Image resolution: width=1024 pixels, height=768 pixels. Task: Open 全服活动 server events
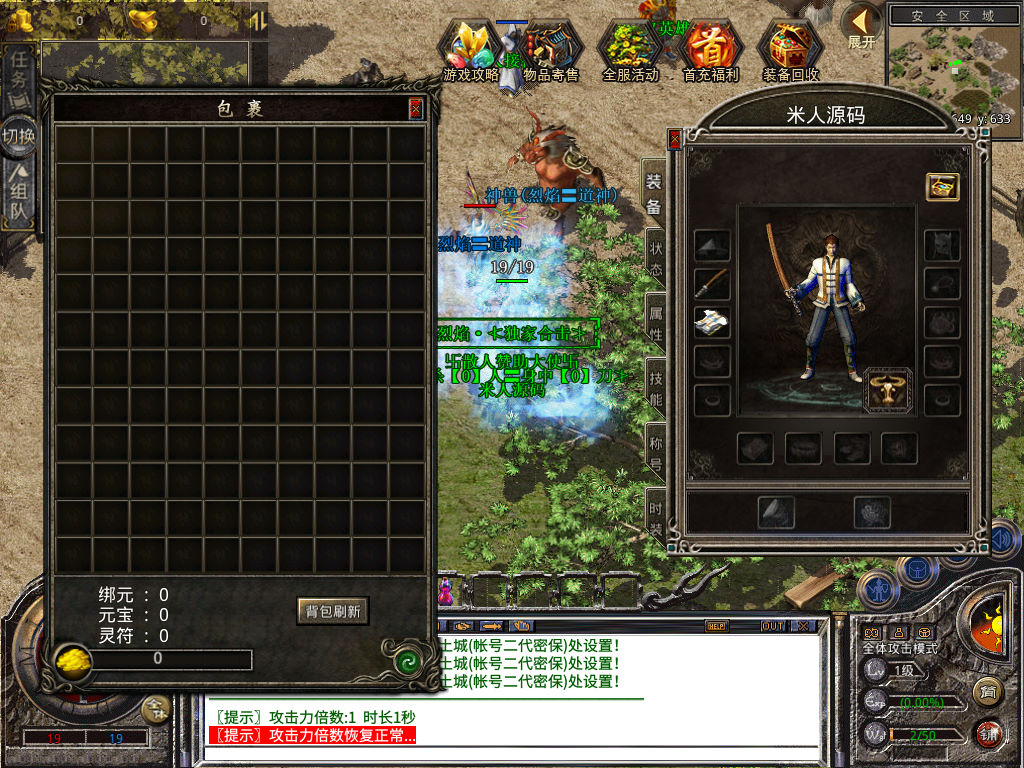[630, 51]
